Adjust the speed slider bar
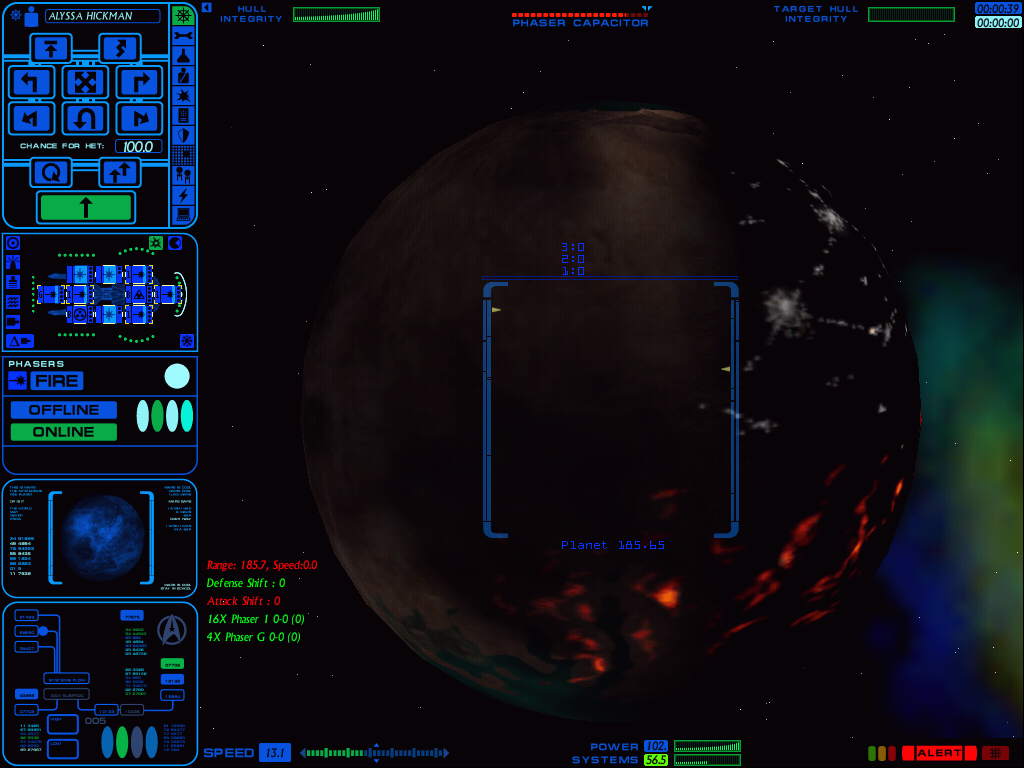Image resolution: width=1024 pixels, height=768 pixels. click(x=375, y=753)
